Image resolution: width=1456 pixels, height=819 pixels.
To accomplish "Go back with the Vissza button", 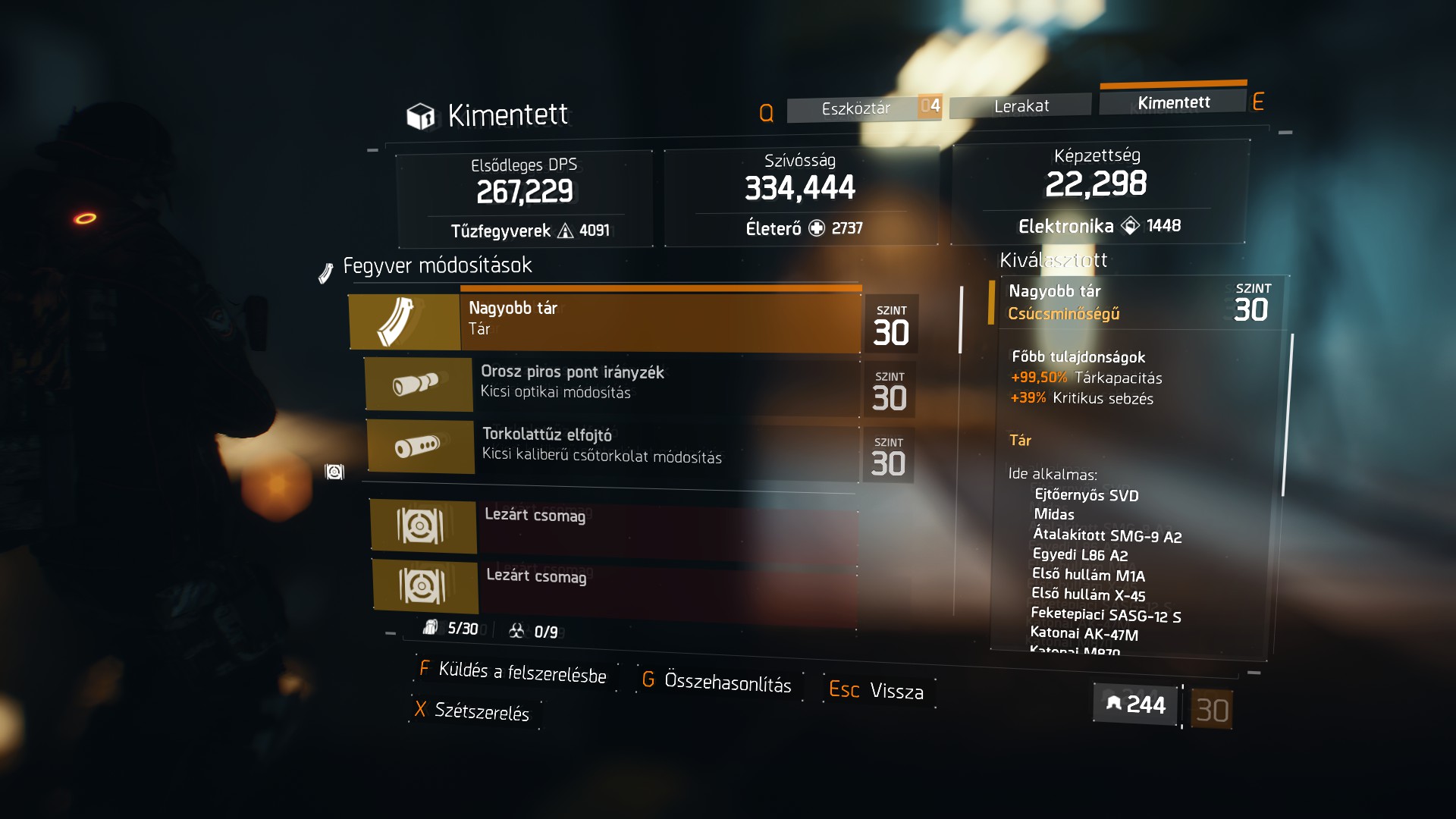I will coord(877,691).
